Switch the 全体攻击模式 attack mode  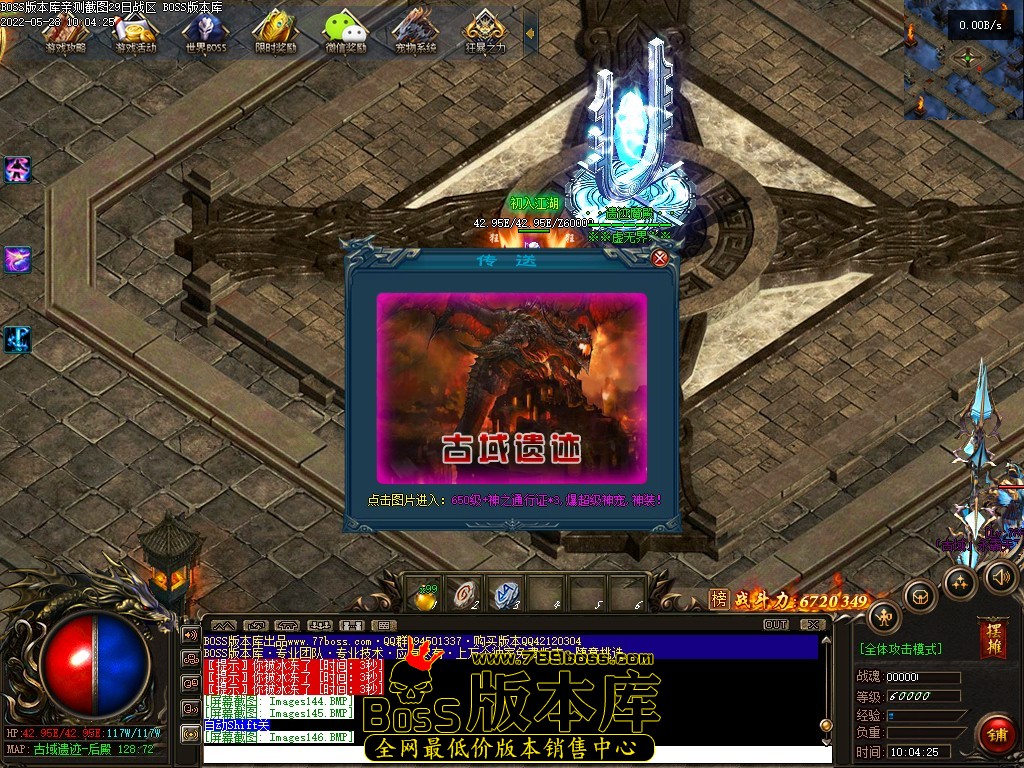coord(900,649)
